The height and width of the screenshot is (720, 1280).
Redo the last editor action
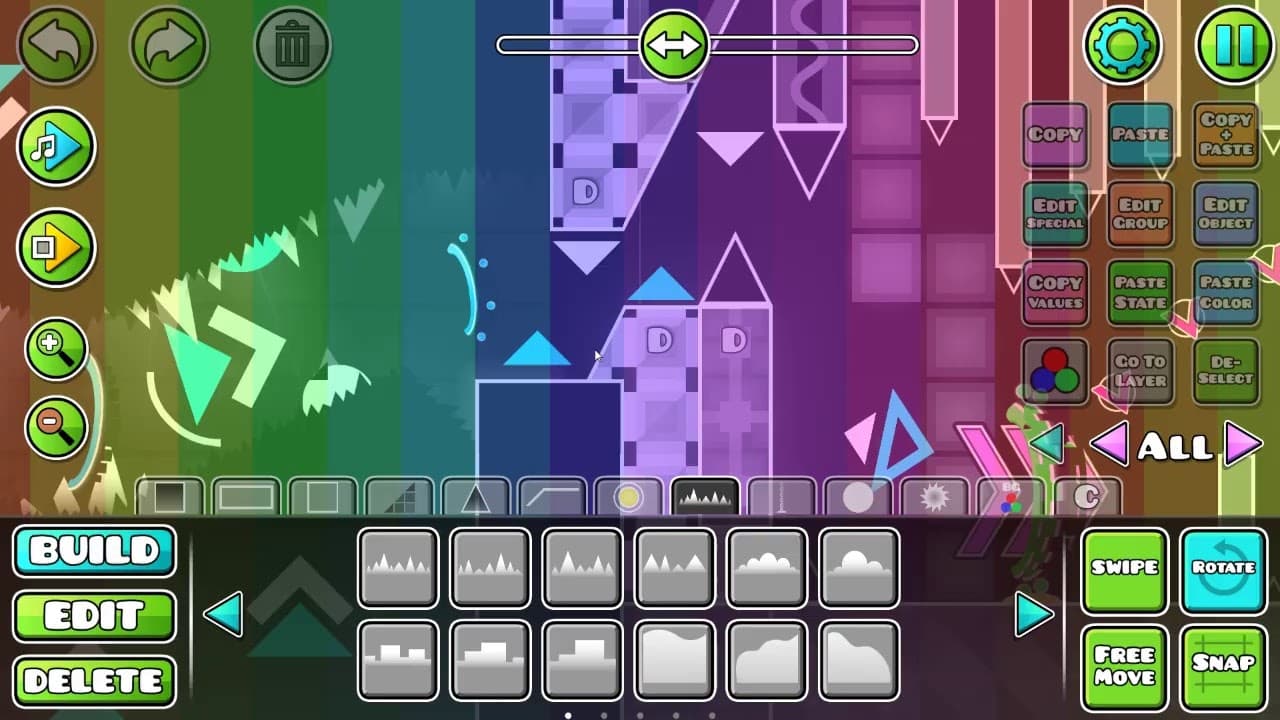click(x=169, y=46)
